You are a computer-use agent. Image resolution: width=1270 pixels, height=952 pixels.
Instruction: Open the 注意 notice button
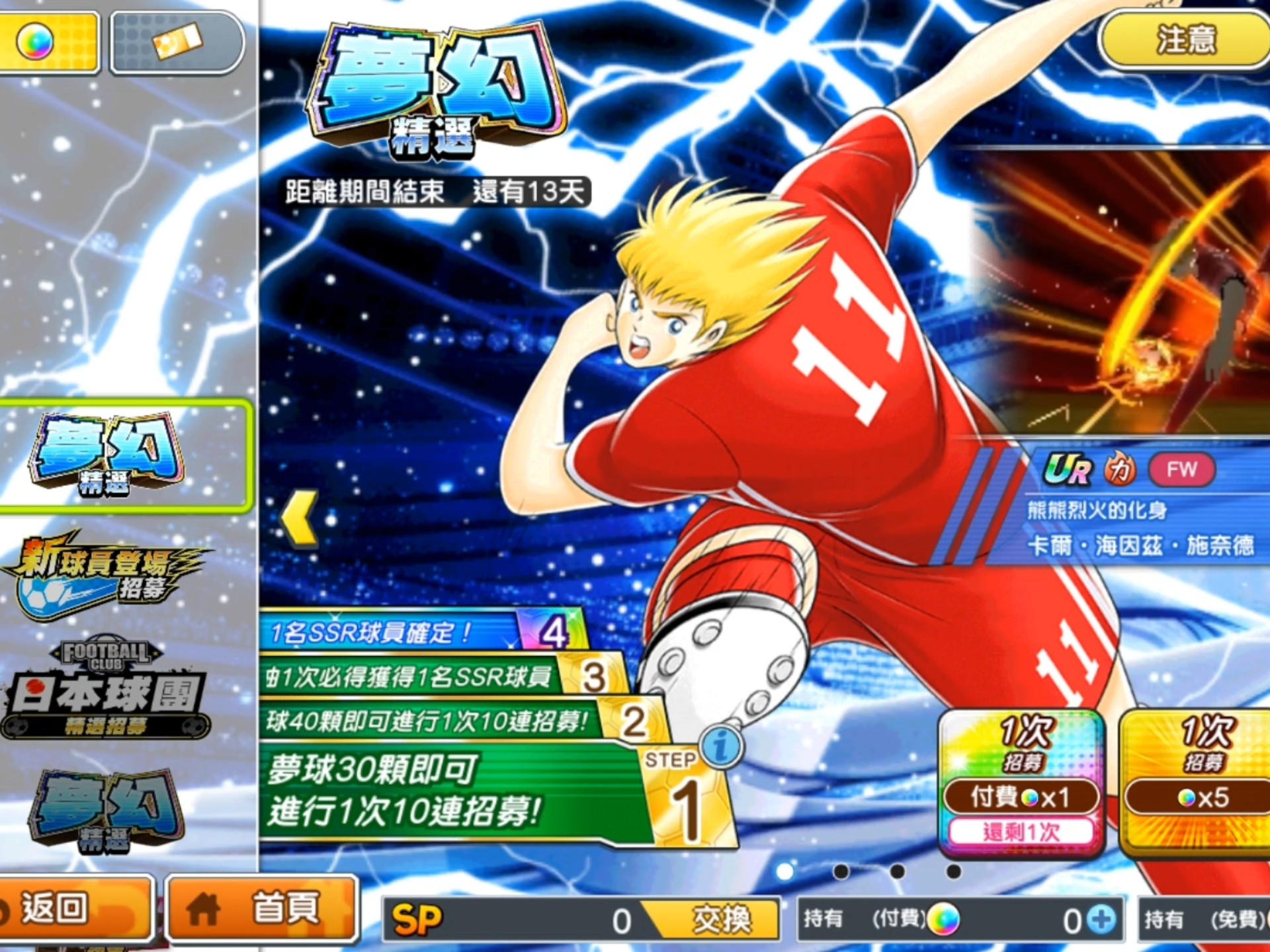coord(1184,40)
